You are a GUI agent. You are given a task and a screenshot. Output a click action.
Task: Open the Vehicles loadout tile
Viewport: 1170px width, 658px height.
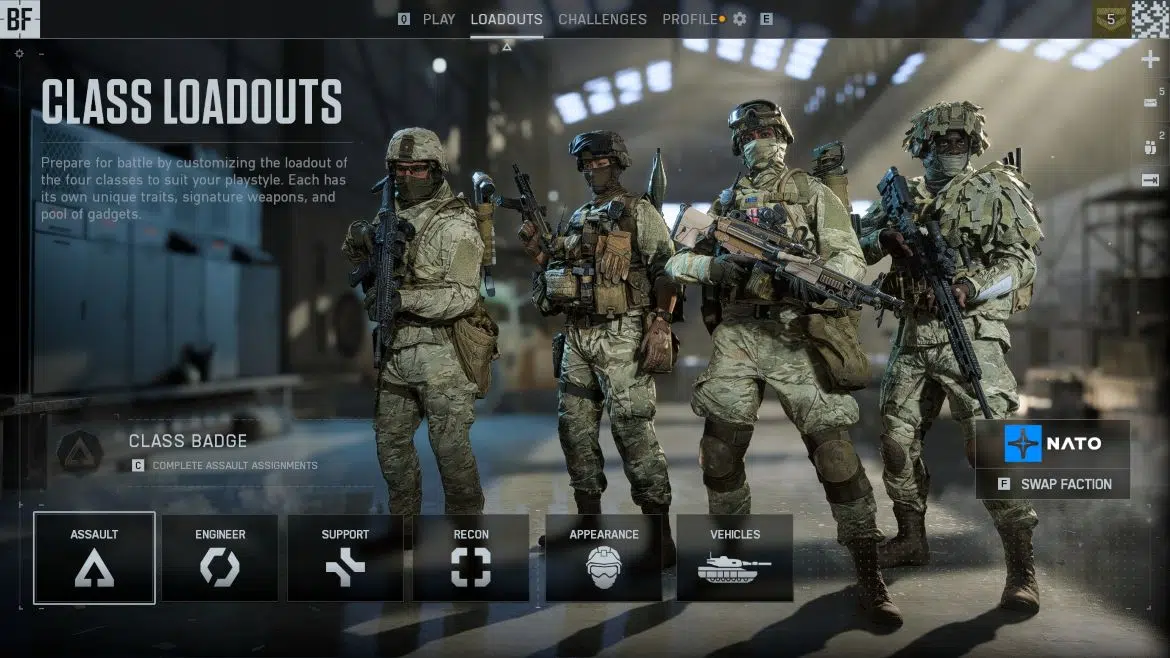pos(734,558)
